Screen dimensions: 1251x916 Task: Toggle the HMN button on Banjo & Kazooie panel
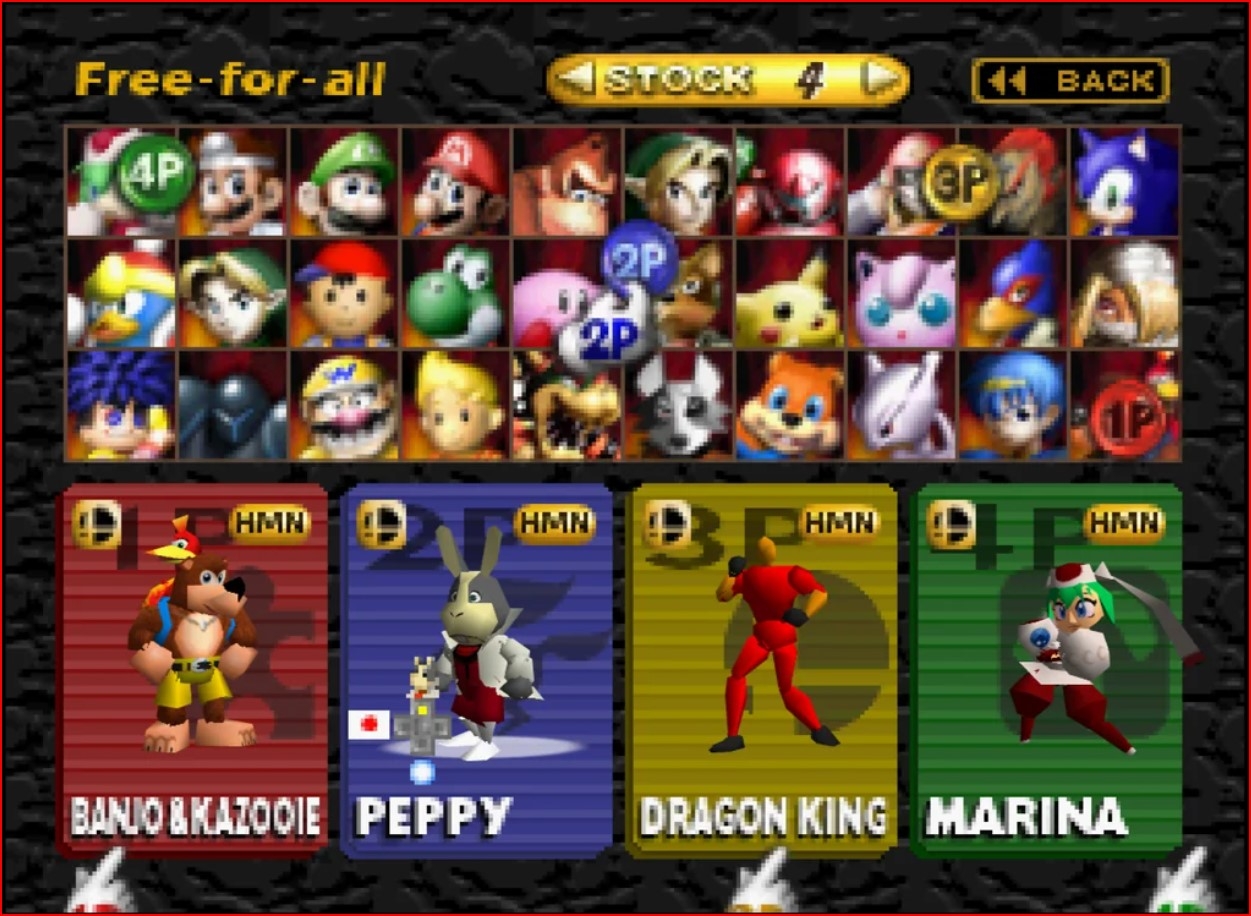270,523
